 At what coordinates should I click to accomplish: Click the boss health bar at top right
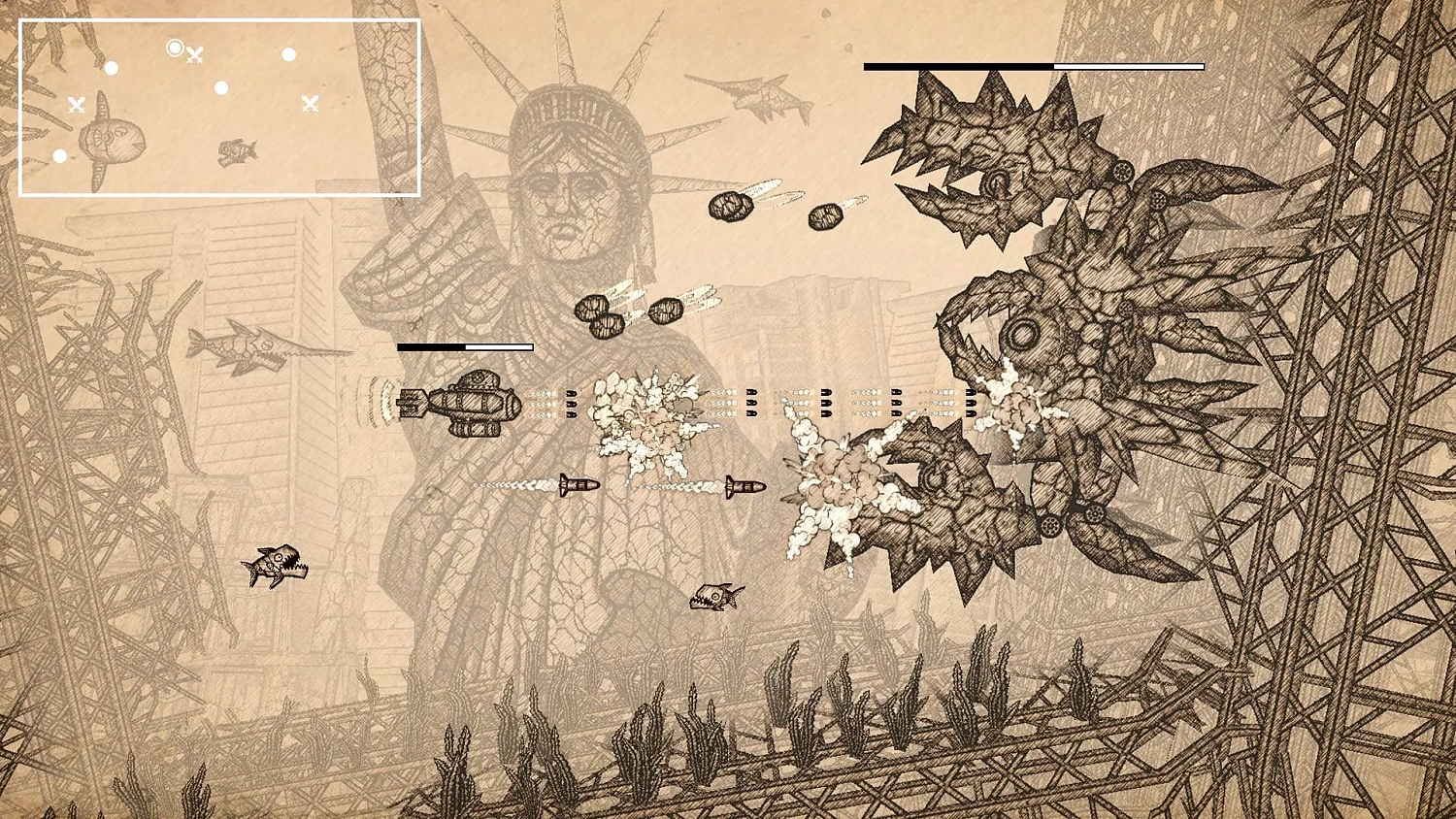1034,66
